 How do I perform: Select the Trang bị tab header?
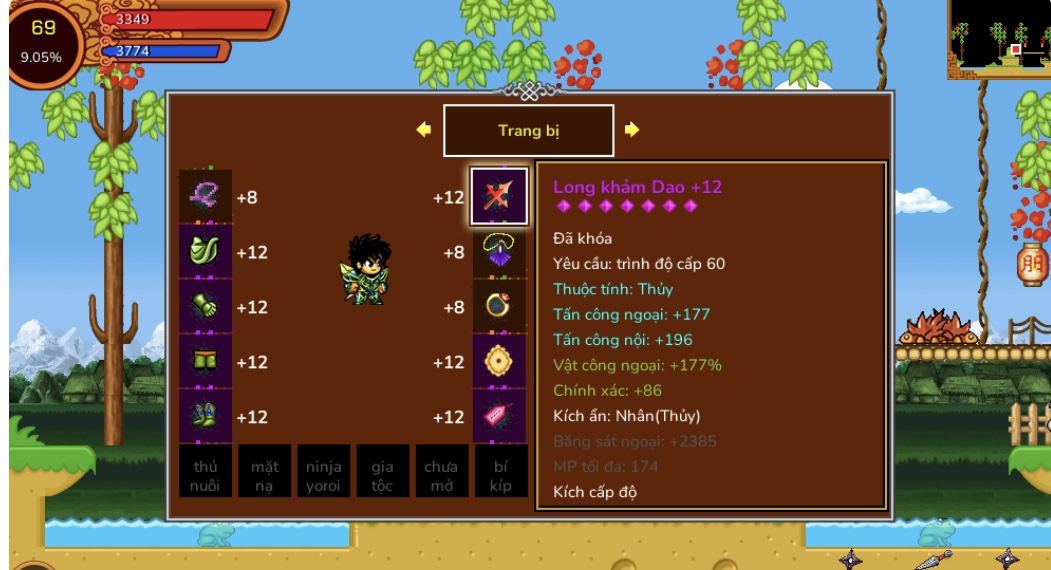(528, 131)
